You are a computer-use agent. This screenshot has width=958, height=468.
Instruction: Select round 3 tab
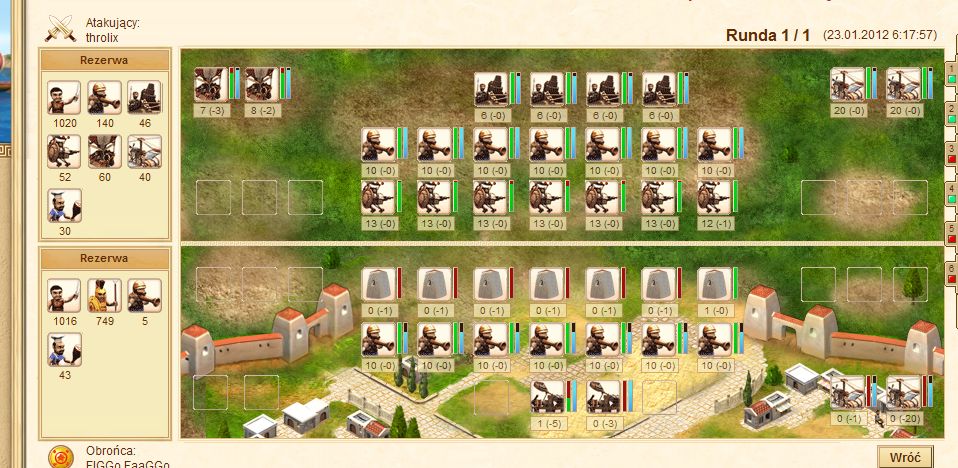tap(952, 152)
